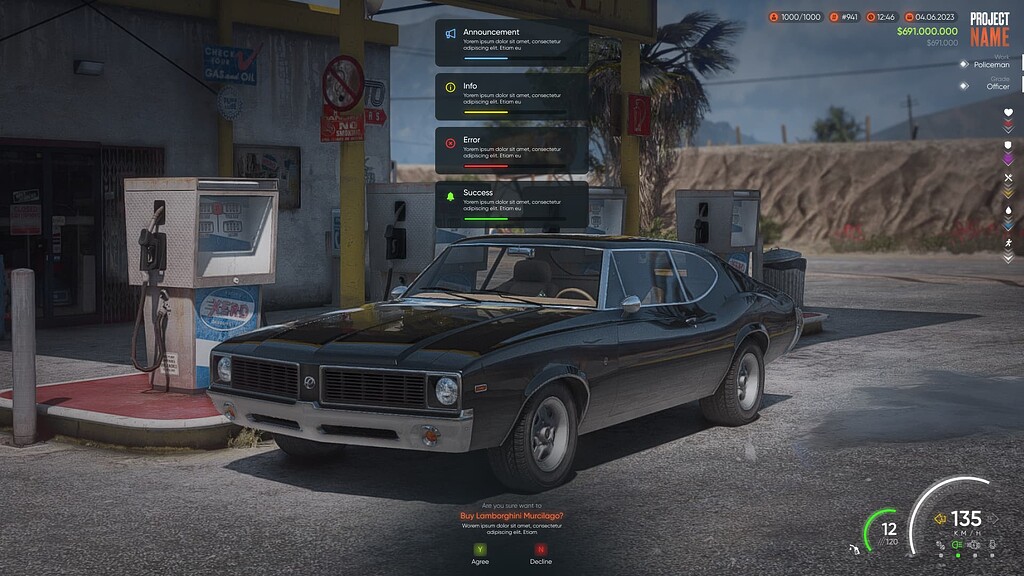Click the fuel pump icon
The width and height of the screenshot is (1024, 576).
coord(853,549)
